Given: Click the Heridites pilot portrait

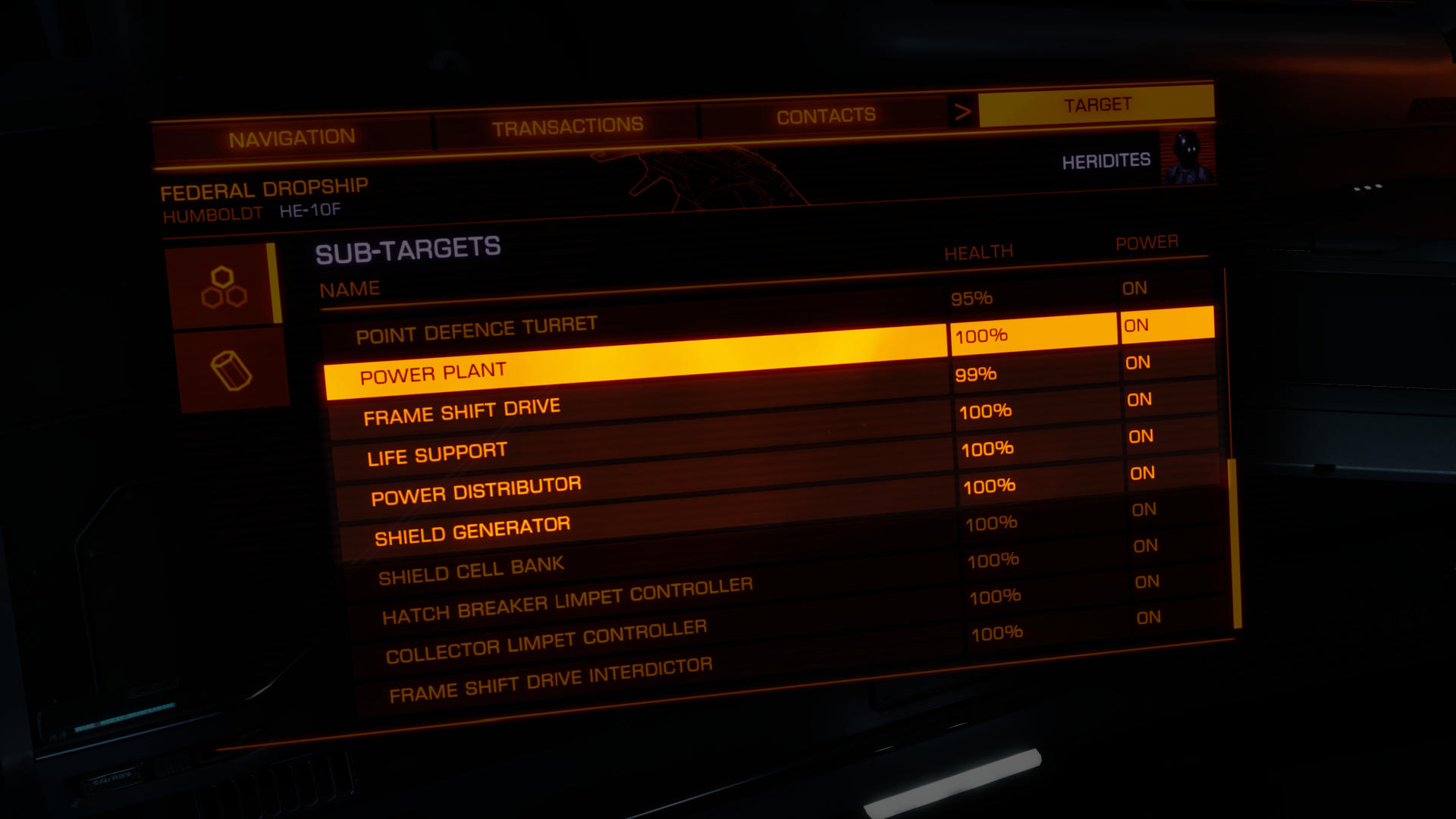Looking at the screenshot, I should point(1187,157).
